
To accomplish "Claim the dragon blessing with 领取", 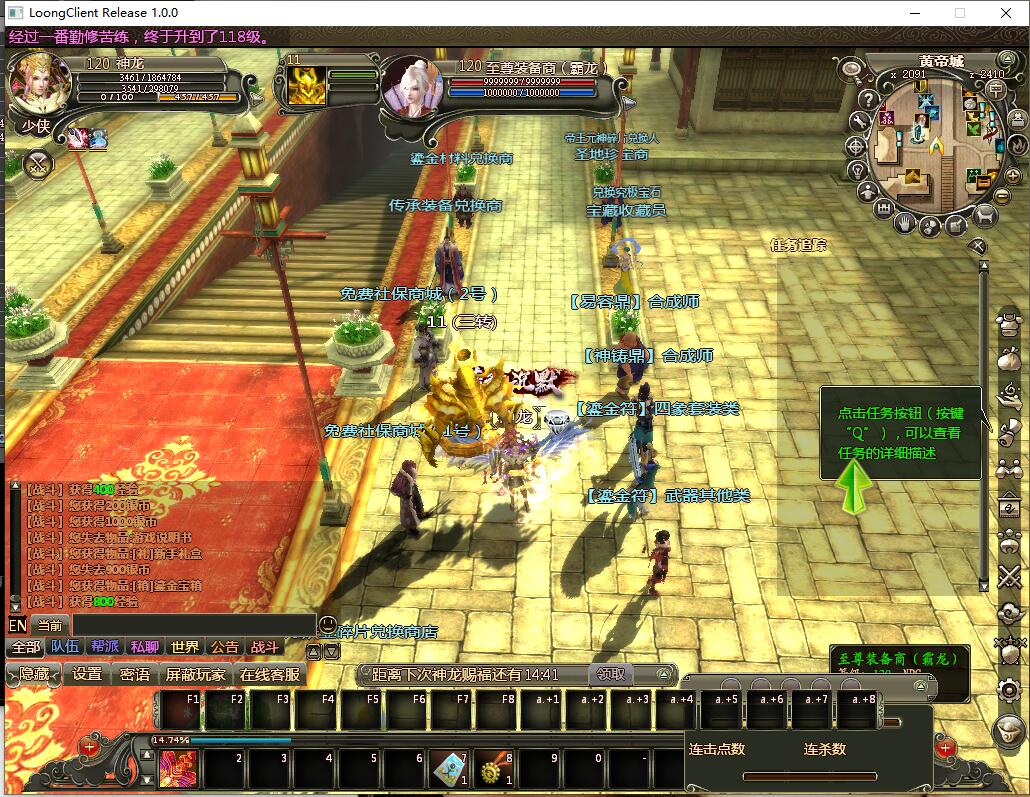I will tap(611, 674).
